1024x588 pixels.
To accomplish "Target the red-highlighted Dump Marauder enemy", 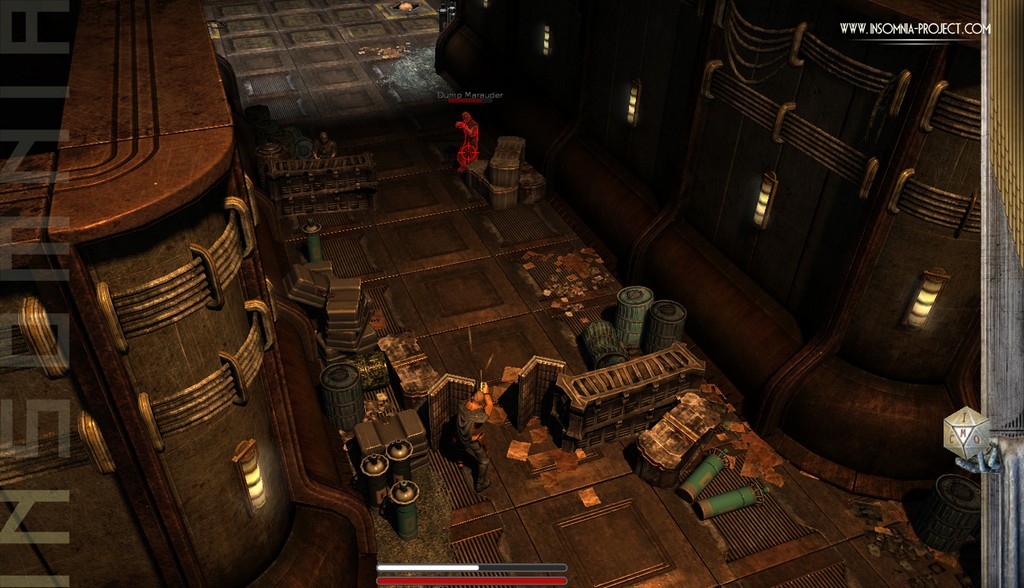I will (466, 141).
